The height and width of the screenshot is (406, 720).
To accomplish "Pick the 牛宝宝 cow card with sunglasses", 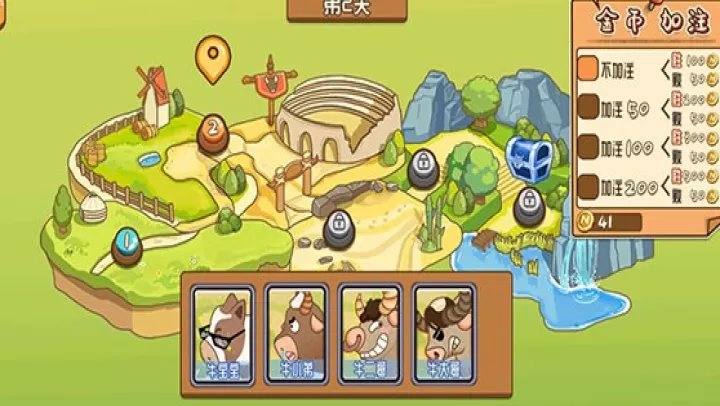I will (222, 334).
